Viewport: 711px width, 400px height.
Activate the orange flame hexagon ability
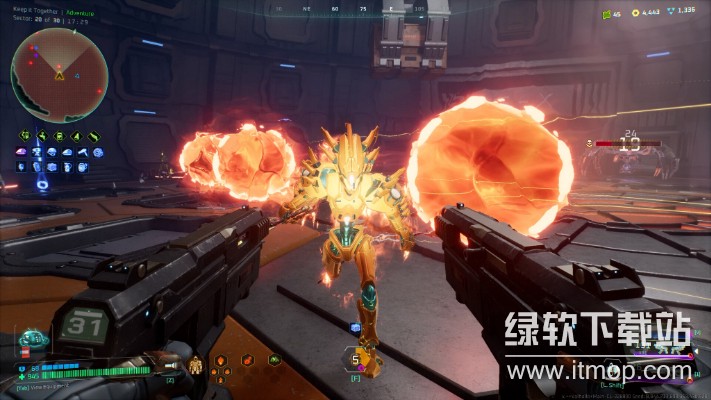tap(221, 360)
